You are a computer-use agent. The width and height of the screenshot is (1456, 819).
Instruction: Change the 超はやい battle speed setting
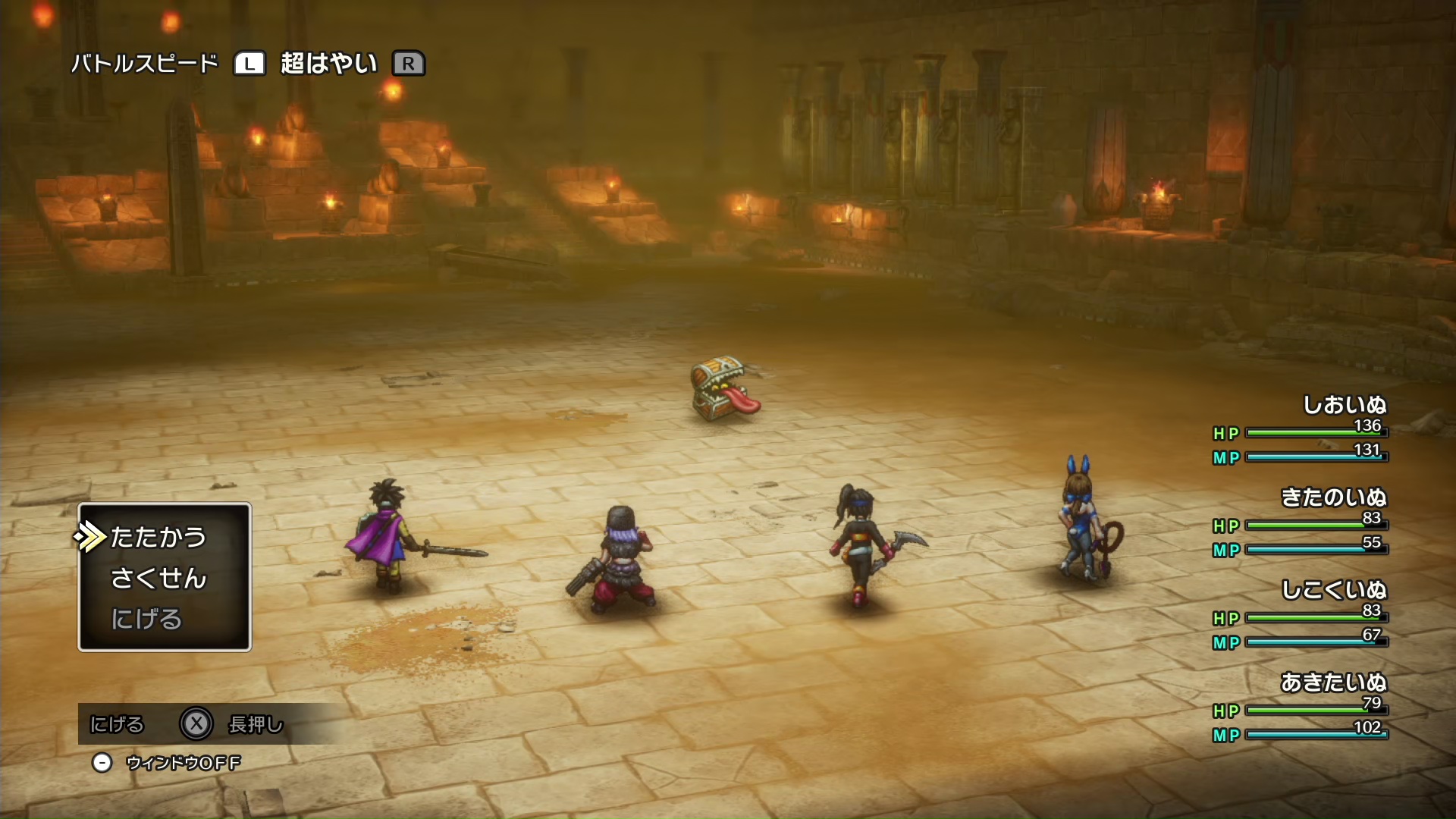click(328, 64)
